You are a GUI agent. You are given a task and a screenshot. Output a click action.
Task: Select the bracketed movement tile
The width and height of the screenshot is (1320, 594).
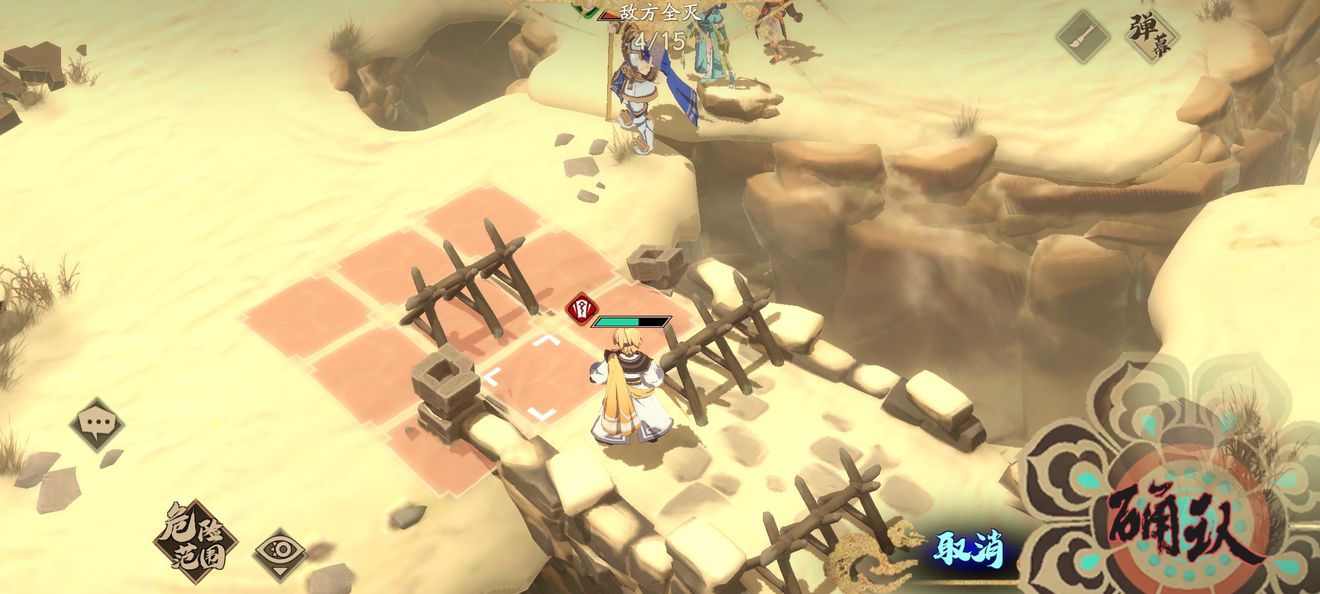pyautogui.click(x=521, y=377)
